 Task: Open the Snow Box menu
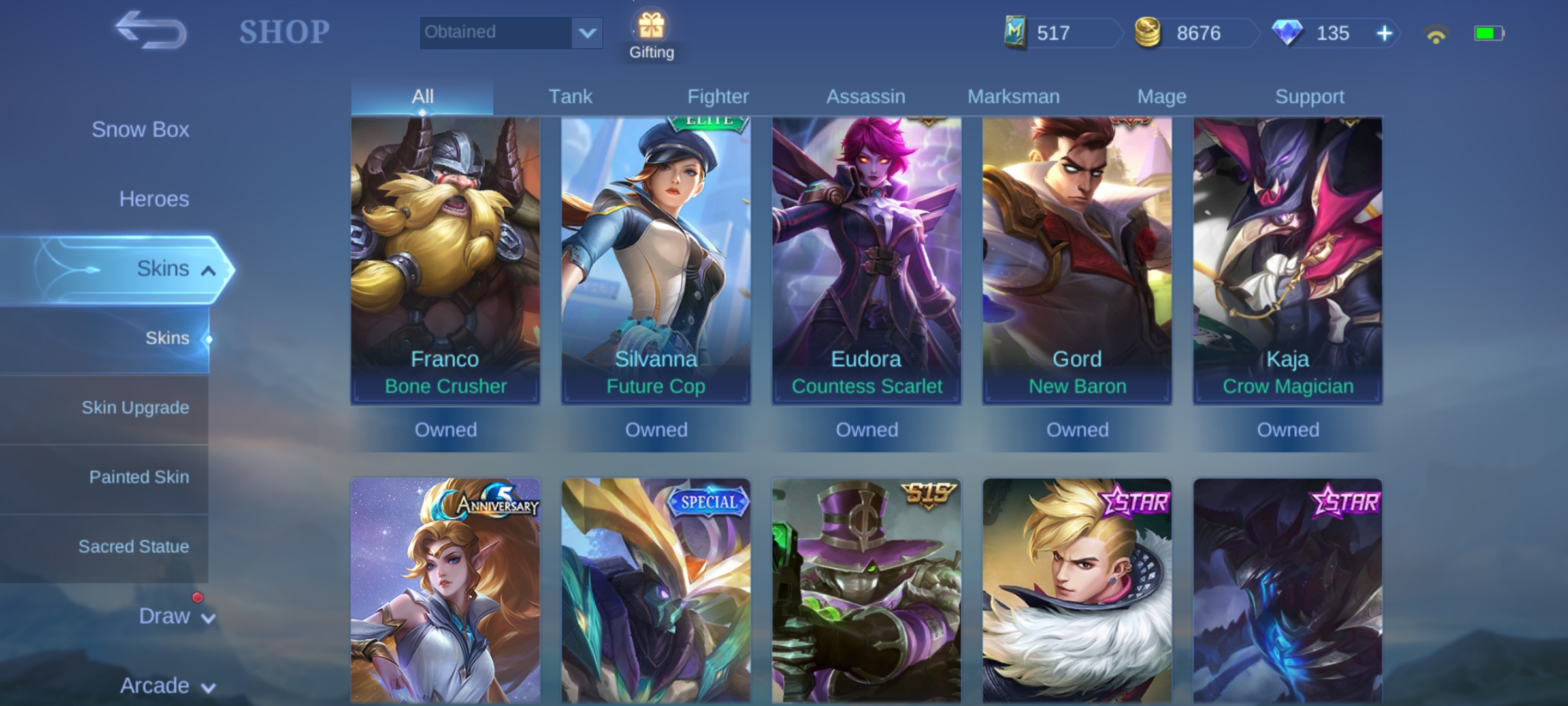(140, 129)
